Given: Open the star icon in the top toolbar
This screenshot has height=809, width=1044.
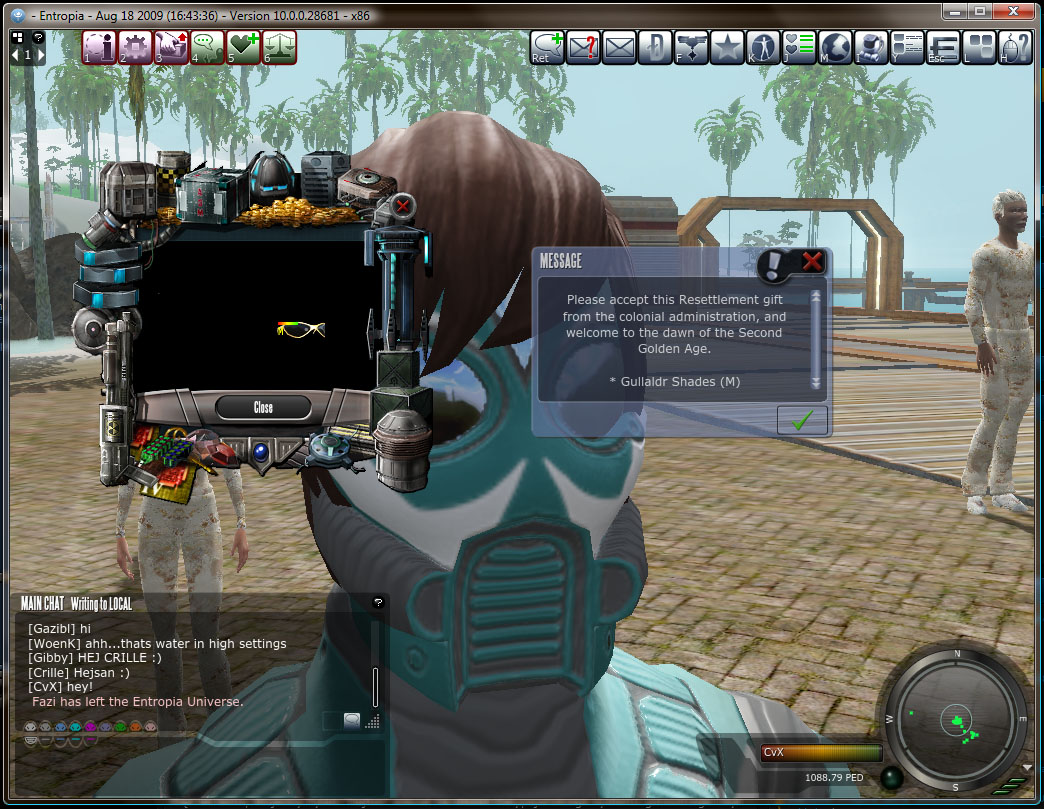Looking at the screenshot, I should [727, 47].
